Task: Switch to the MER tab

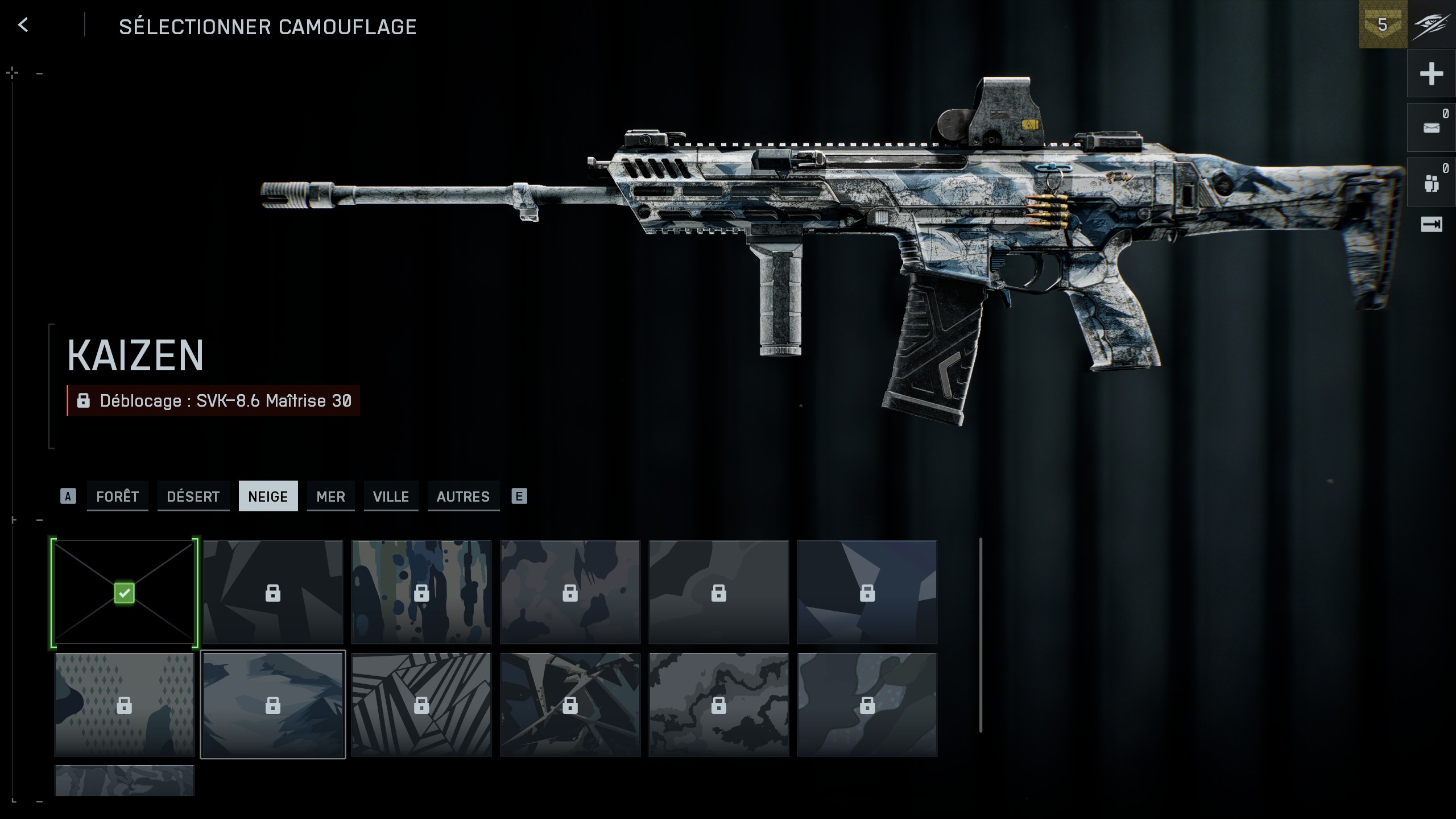Action: pyautogui.click(x=330, y=497)
